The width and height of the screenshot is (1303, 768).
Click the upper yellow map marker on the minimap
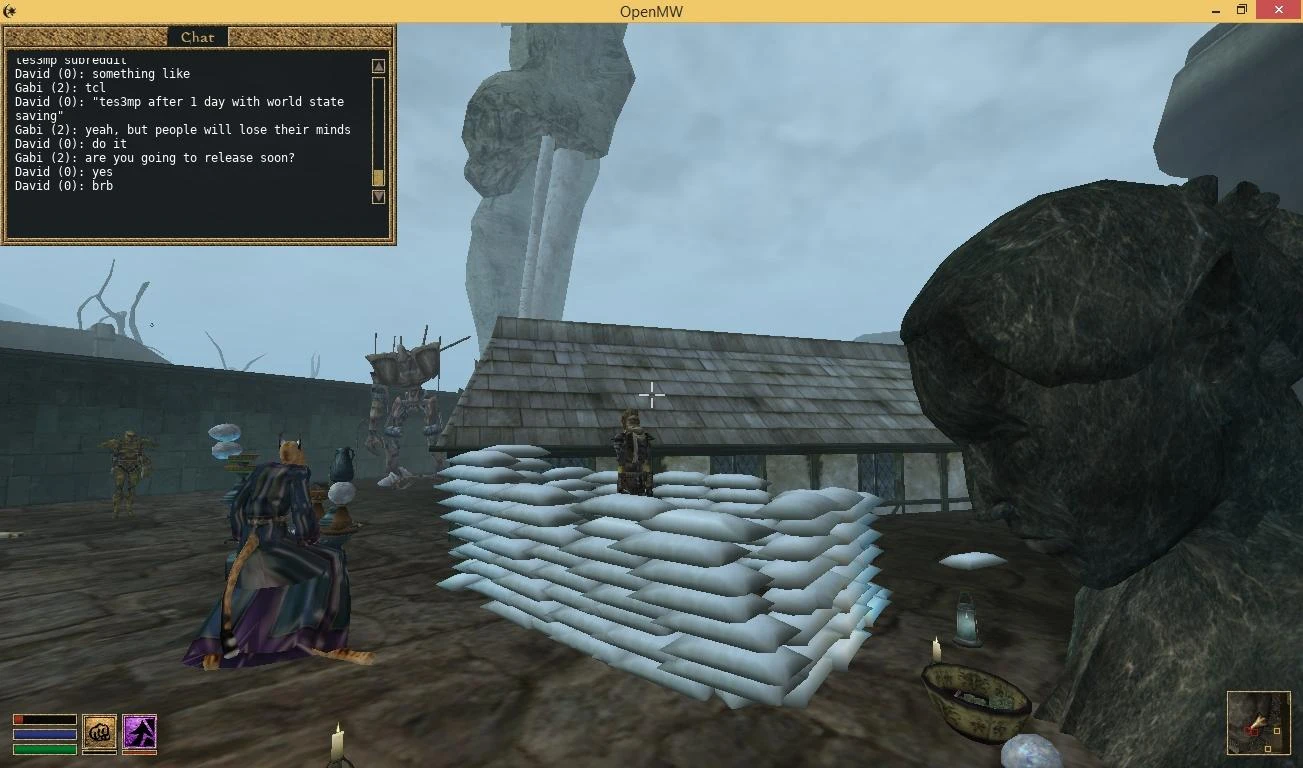(1277, 731)
